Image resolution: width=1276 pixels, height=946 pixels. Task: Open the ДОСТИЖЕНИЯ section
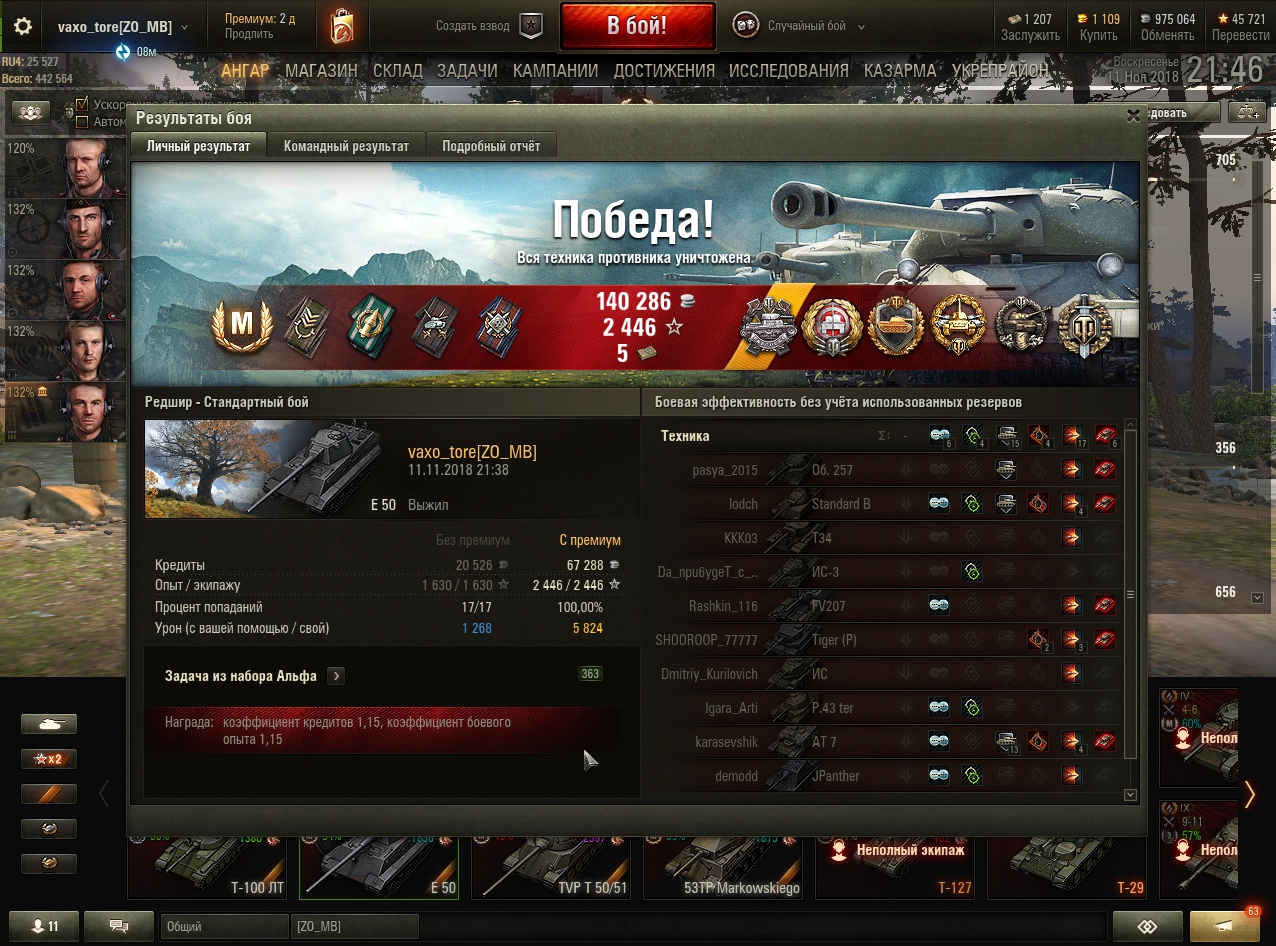664,71
